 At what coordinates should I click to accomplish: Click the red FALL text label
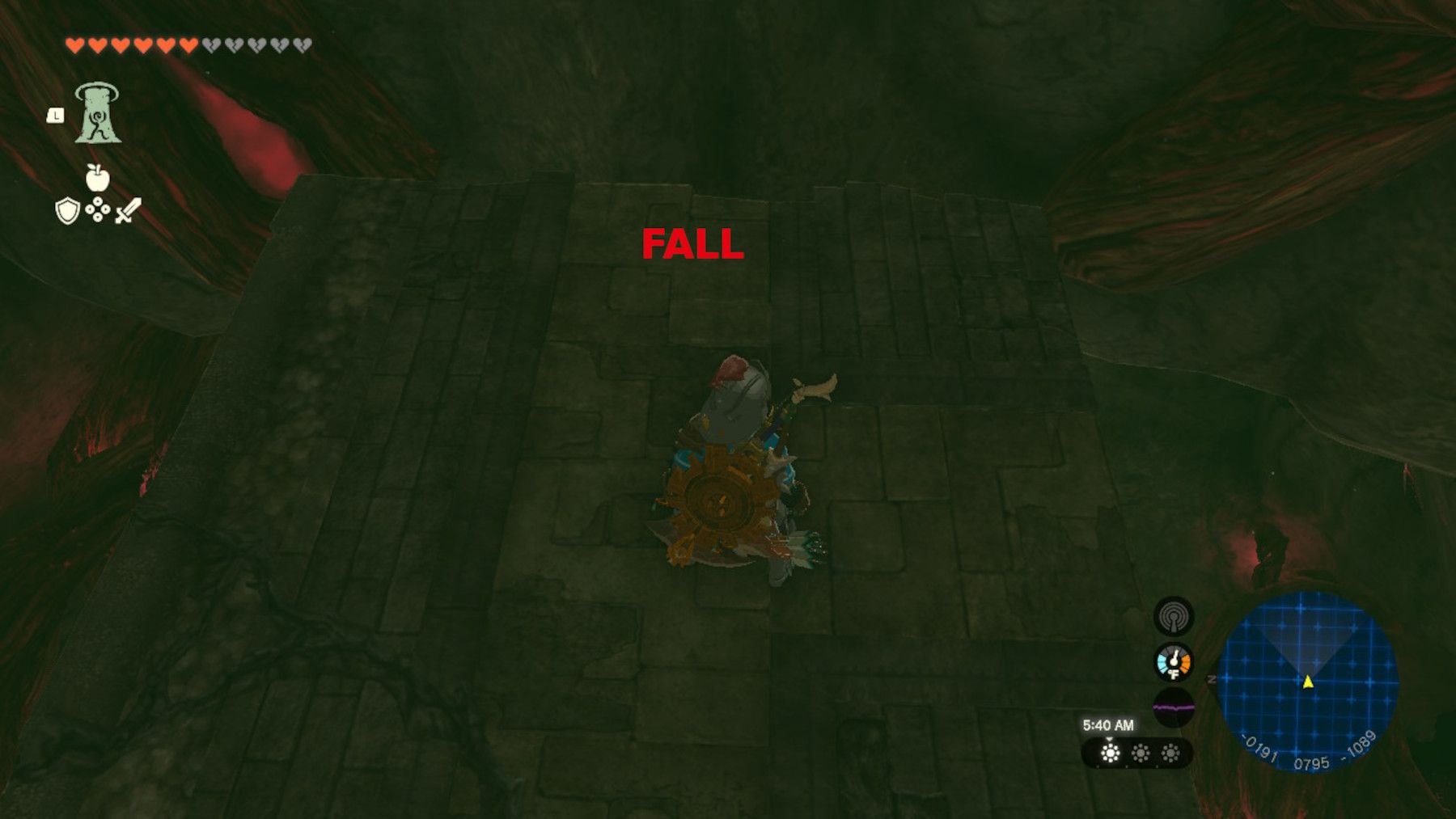pyautogui.click(x=692, y=244)
